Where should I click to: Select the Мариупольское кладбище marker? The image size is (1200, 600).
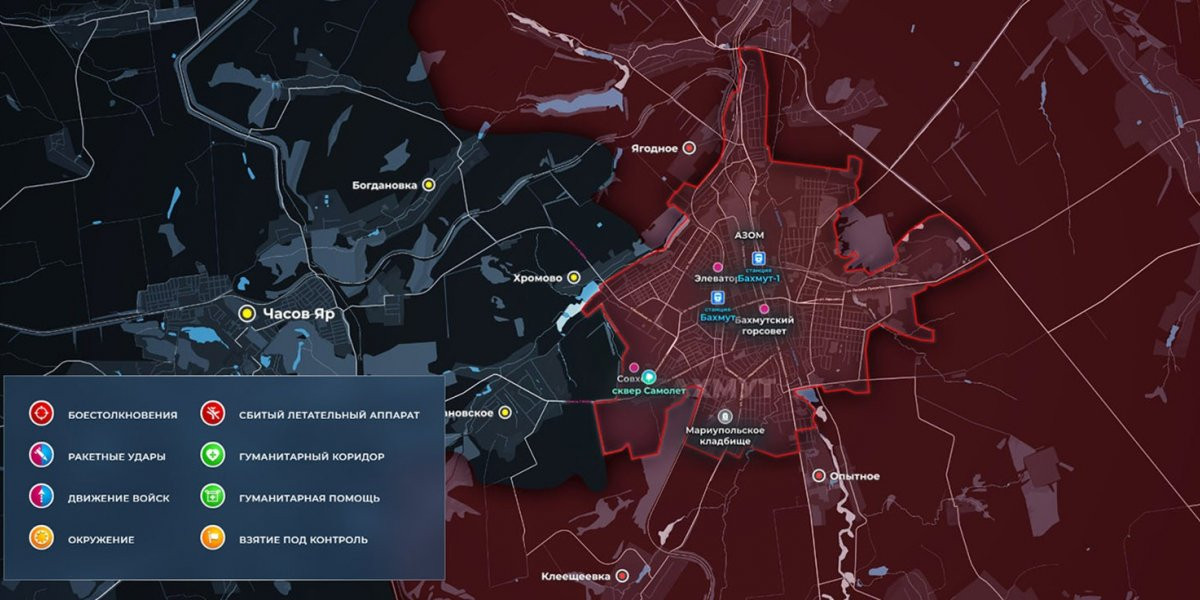coord(726,416)
